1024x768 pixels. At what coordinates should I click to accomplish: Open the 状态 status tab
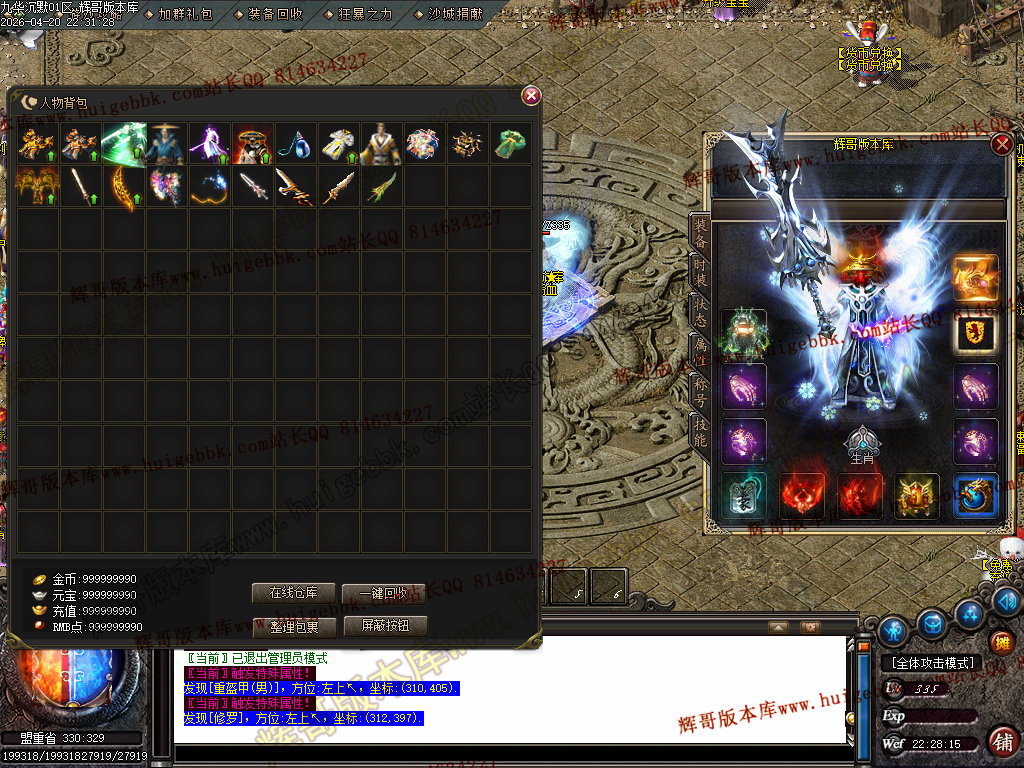point(701,318)
